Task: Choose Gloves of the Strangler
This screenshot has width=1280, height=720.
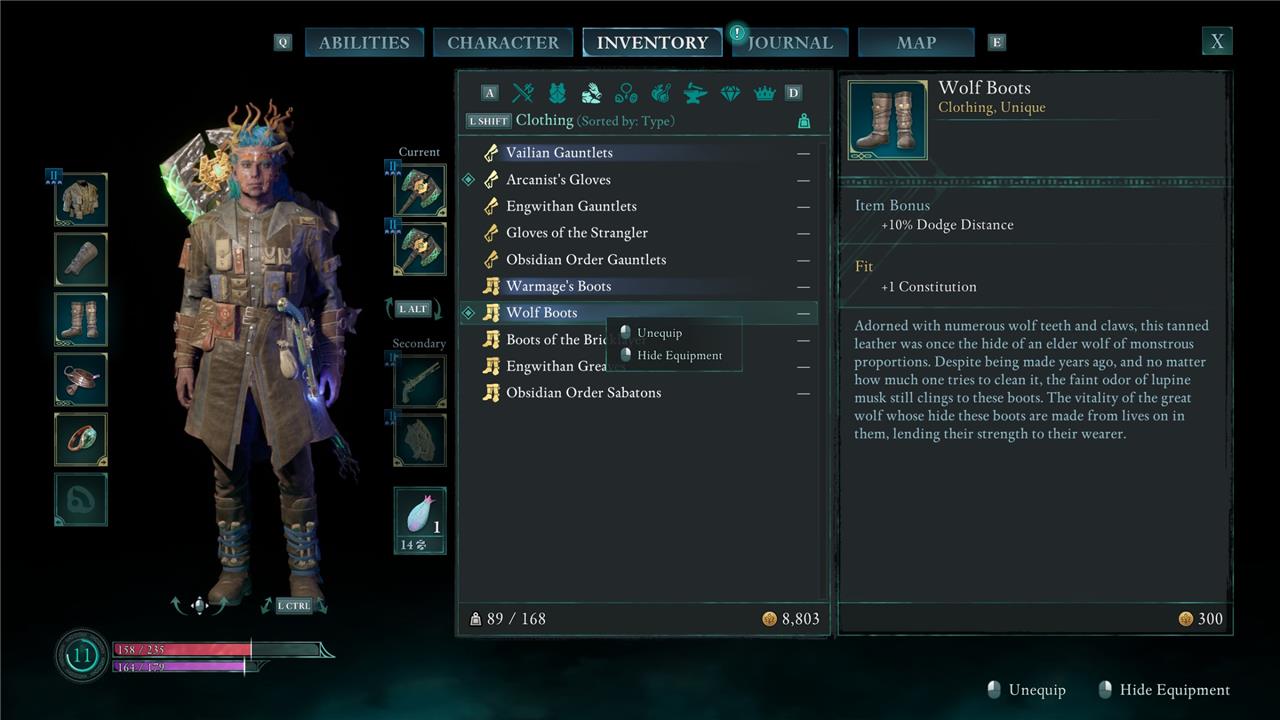Action: coord(577,233)
